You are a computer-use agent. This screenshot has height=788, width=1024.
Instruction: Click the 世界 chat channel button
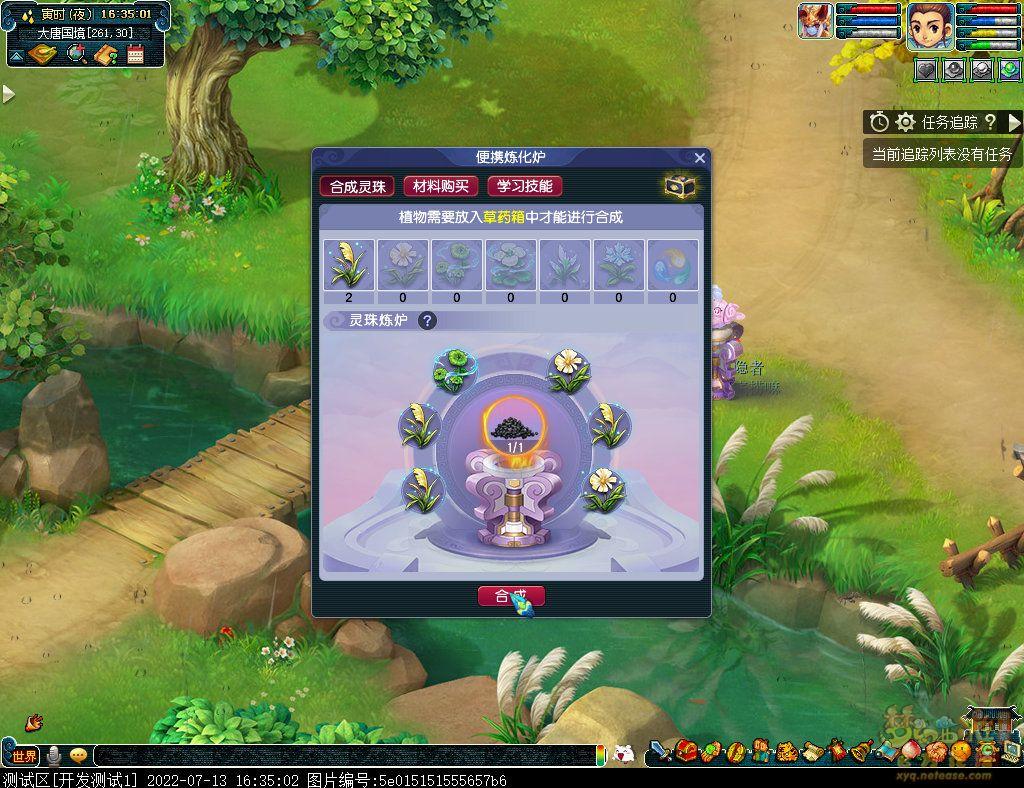tap(24, 755)
